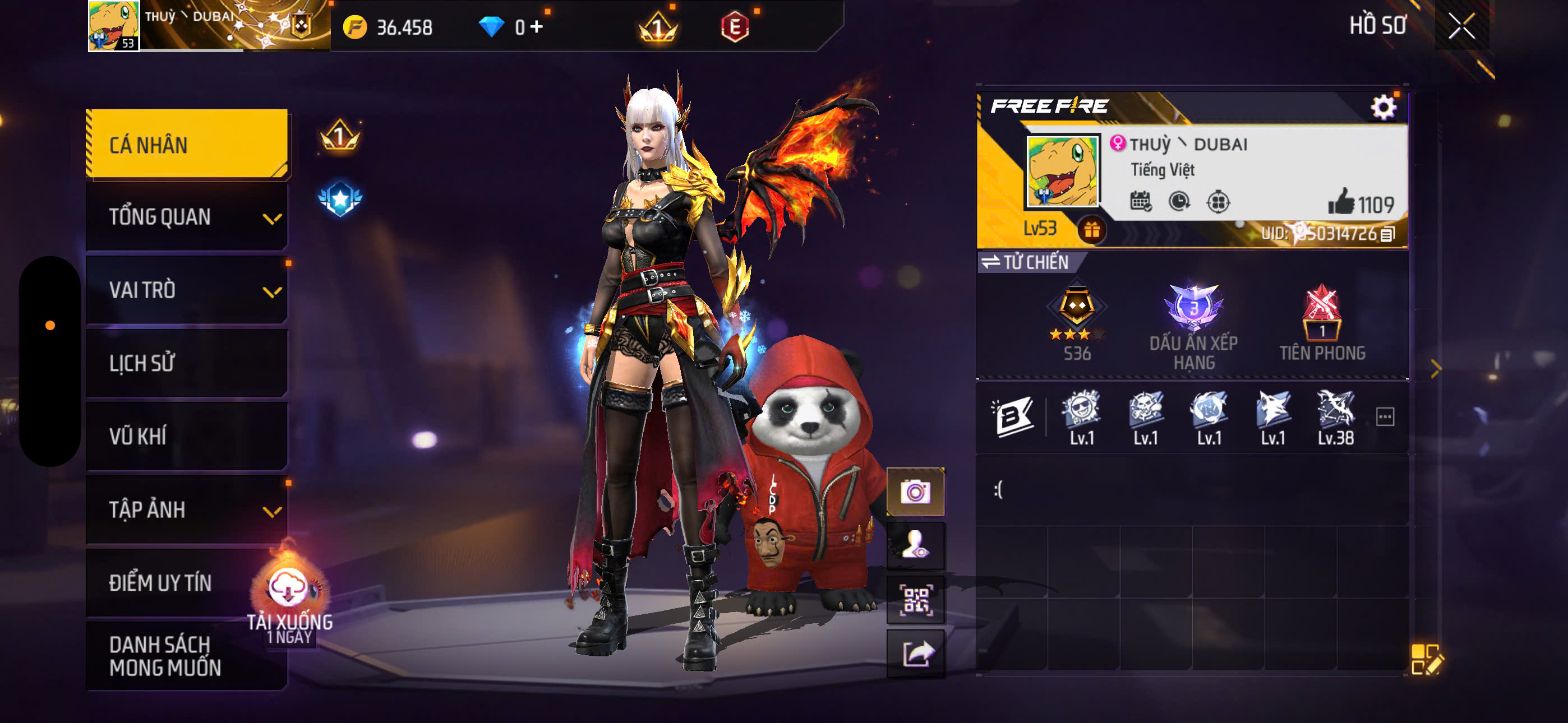
Task: Expand the Vai Trò section
Action: point(187,290)
